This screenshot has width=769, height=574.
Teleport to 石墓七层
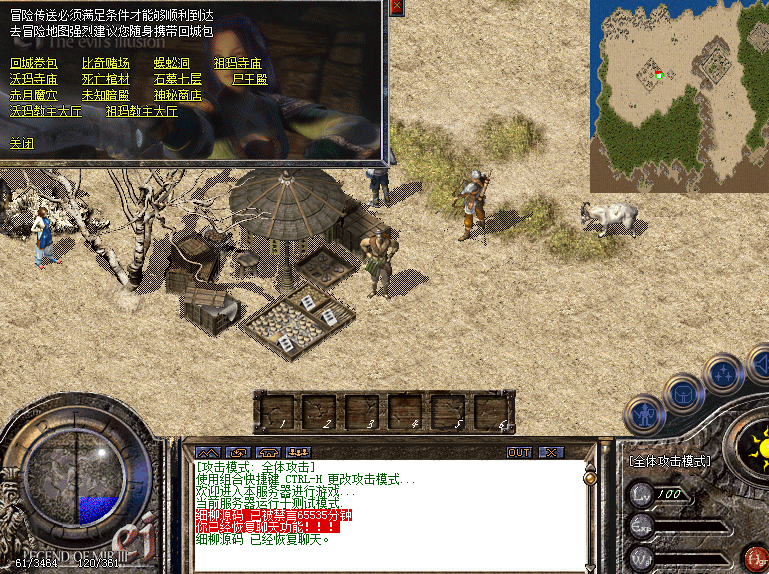178,79
